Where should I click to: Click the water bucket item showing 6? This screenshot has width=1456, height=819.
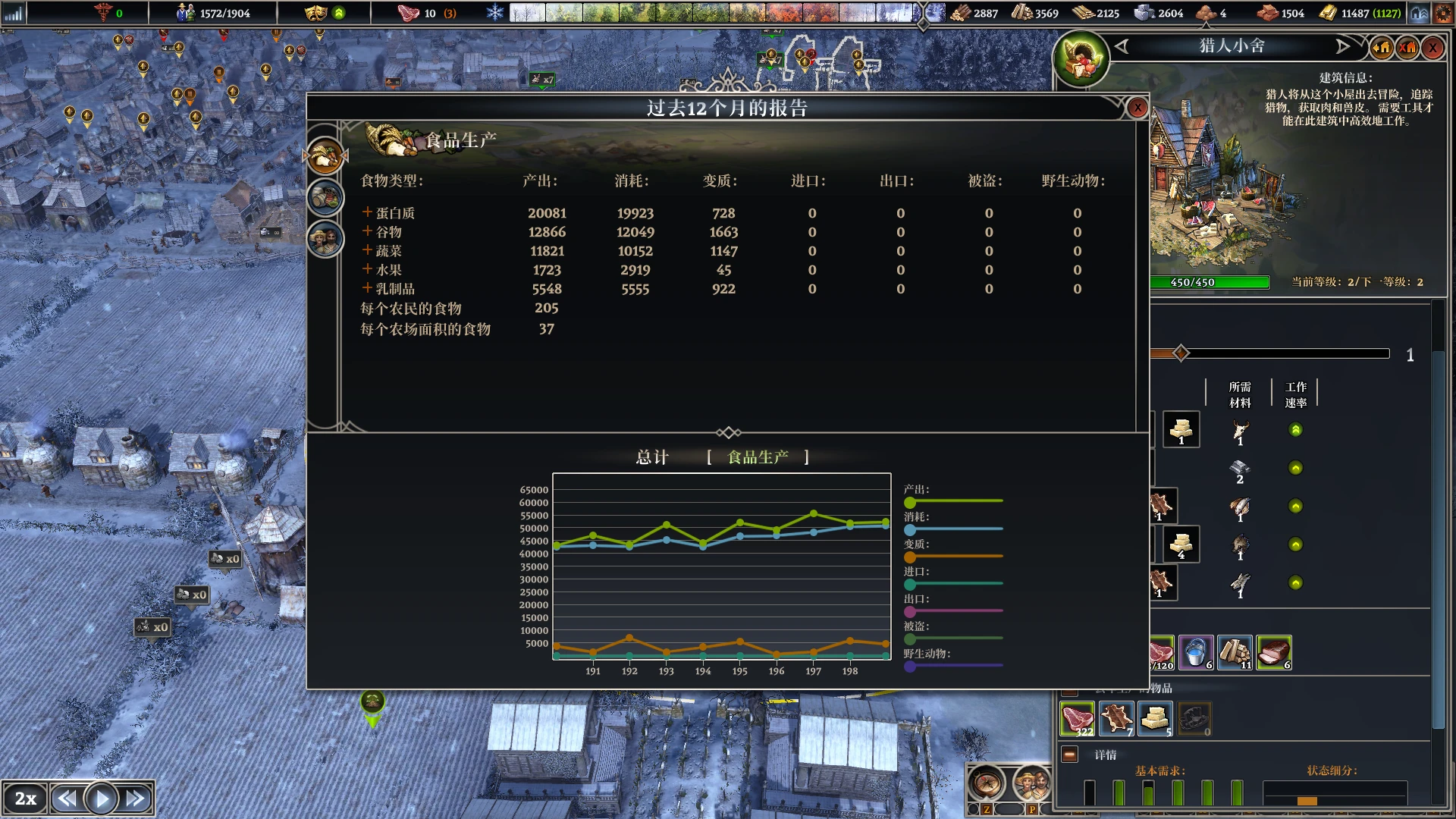(1195, 652)
